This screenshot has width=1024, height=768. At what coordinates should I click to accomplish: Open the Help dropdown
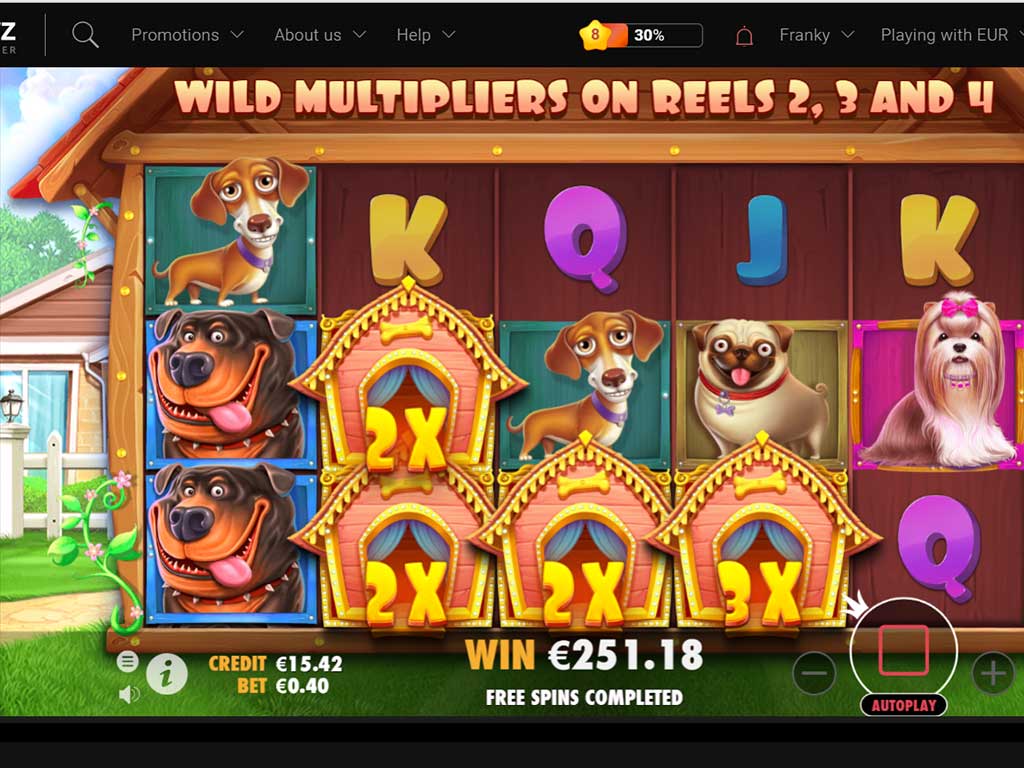[425, 35]
